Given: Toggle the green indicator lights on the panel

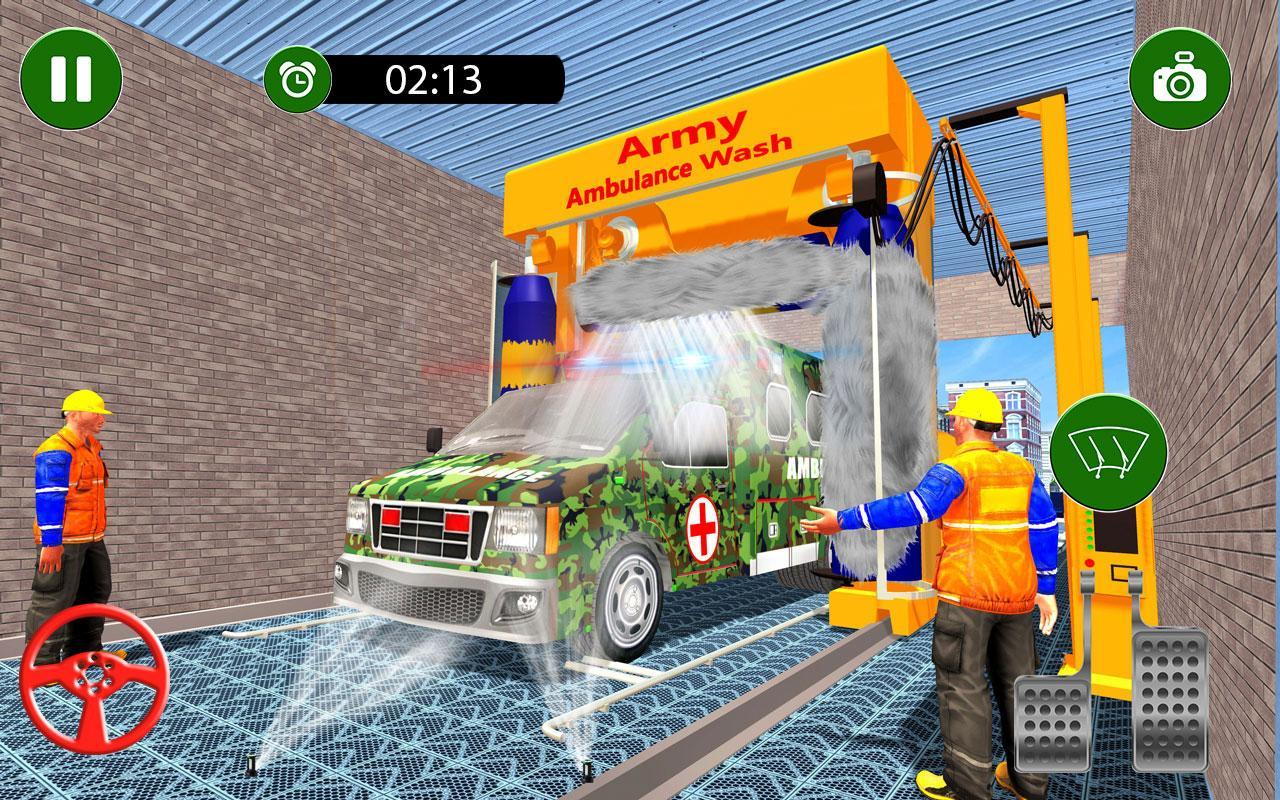Looking at the screenshot, I should (x=1088, y=530).
